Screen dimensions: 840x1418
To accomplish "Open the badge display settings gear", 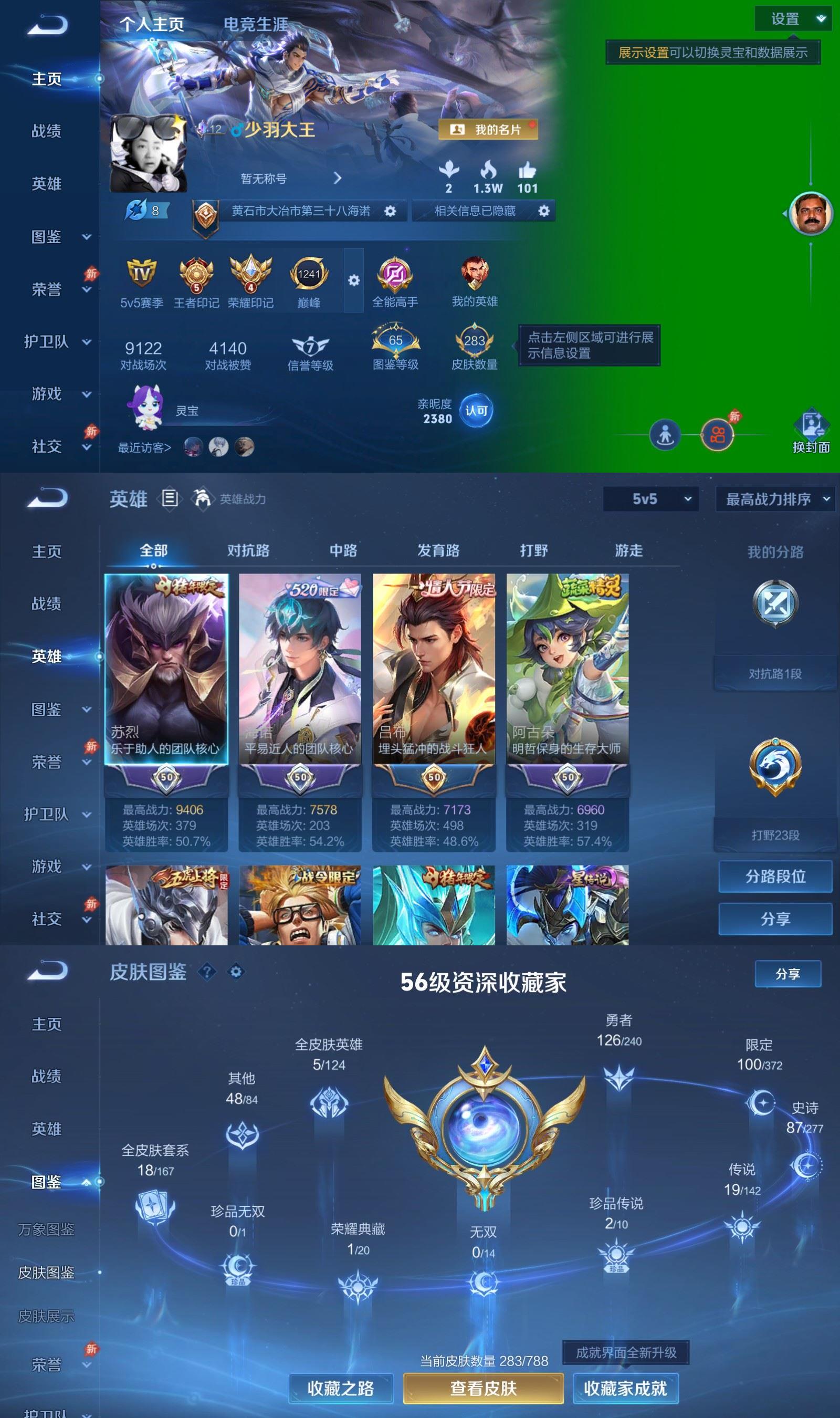I will pyautogui.click(x=354, y=280).
